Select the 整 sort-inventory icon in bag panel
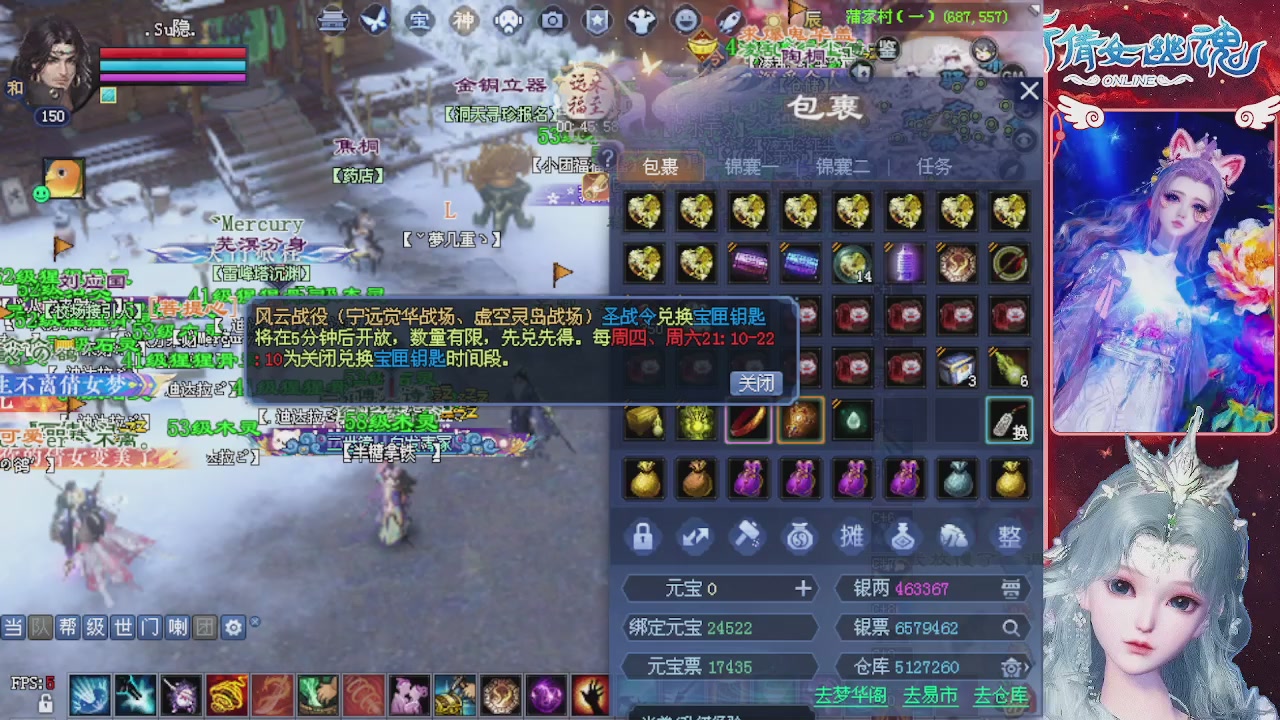This screenshot has height=720, width=1280. [x=1008, y=537]
